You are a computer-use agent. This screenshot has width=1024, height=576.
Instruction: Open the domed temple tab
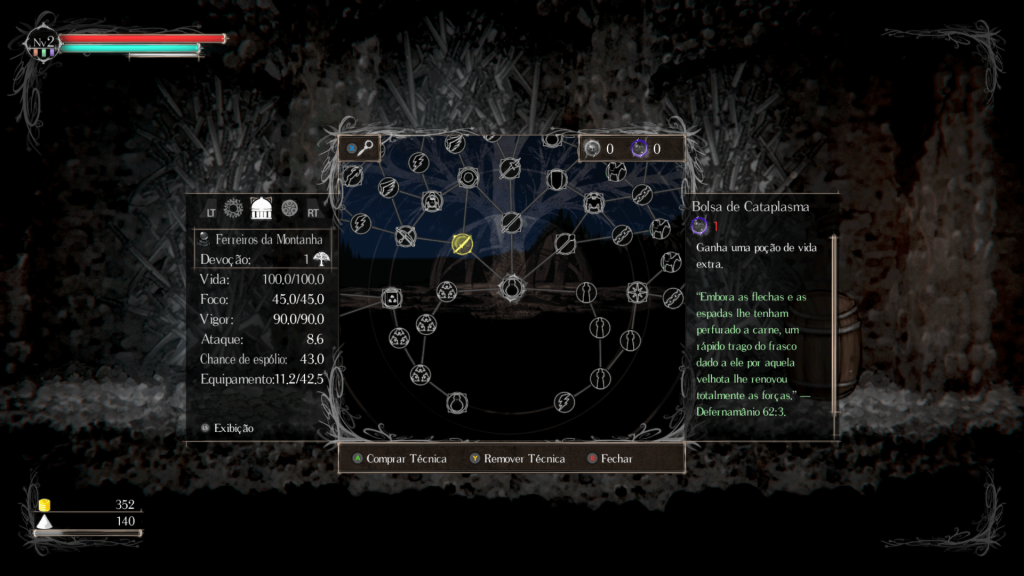(x=261, y=208)
